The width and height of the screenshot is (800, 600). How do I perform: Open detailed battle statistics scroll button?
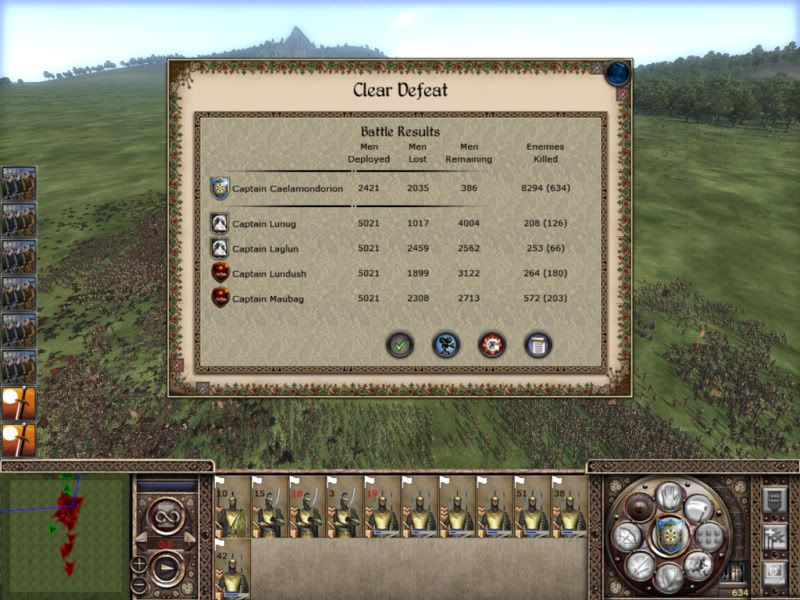[x=538, y=345]
